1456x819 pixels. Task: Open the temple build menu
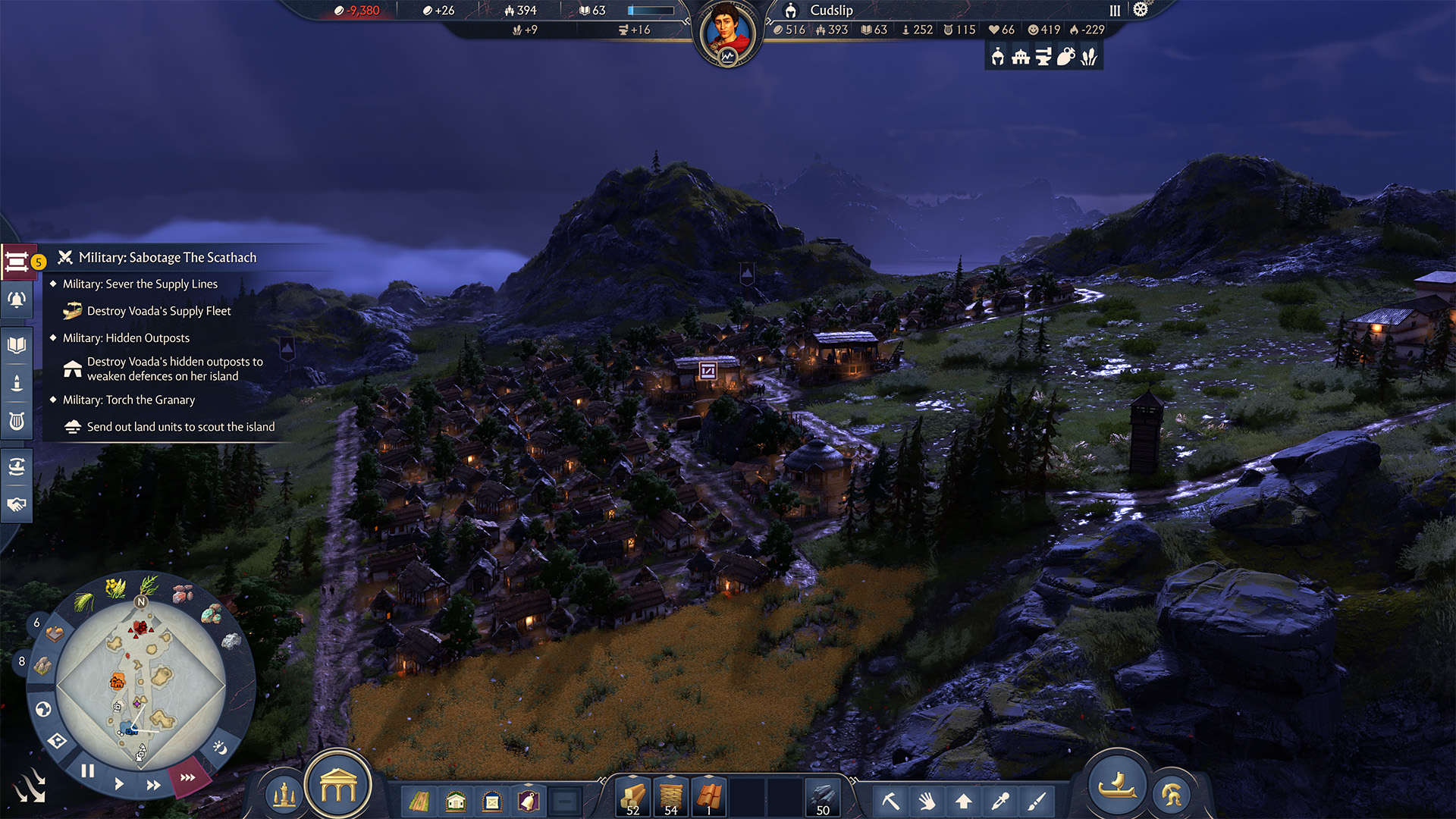point(338,788)
